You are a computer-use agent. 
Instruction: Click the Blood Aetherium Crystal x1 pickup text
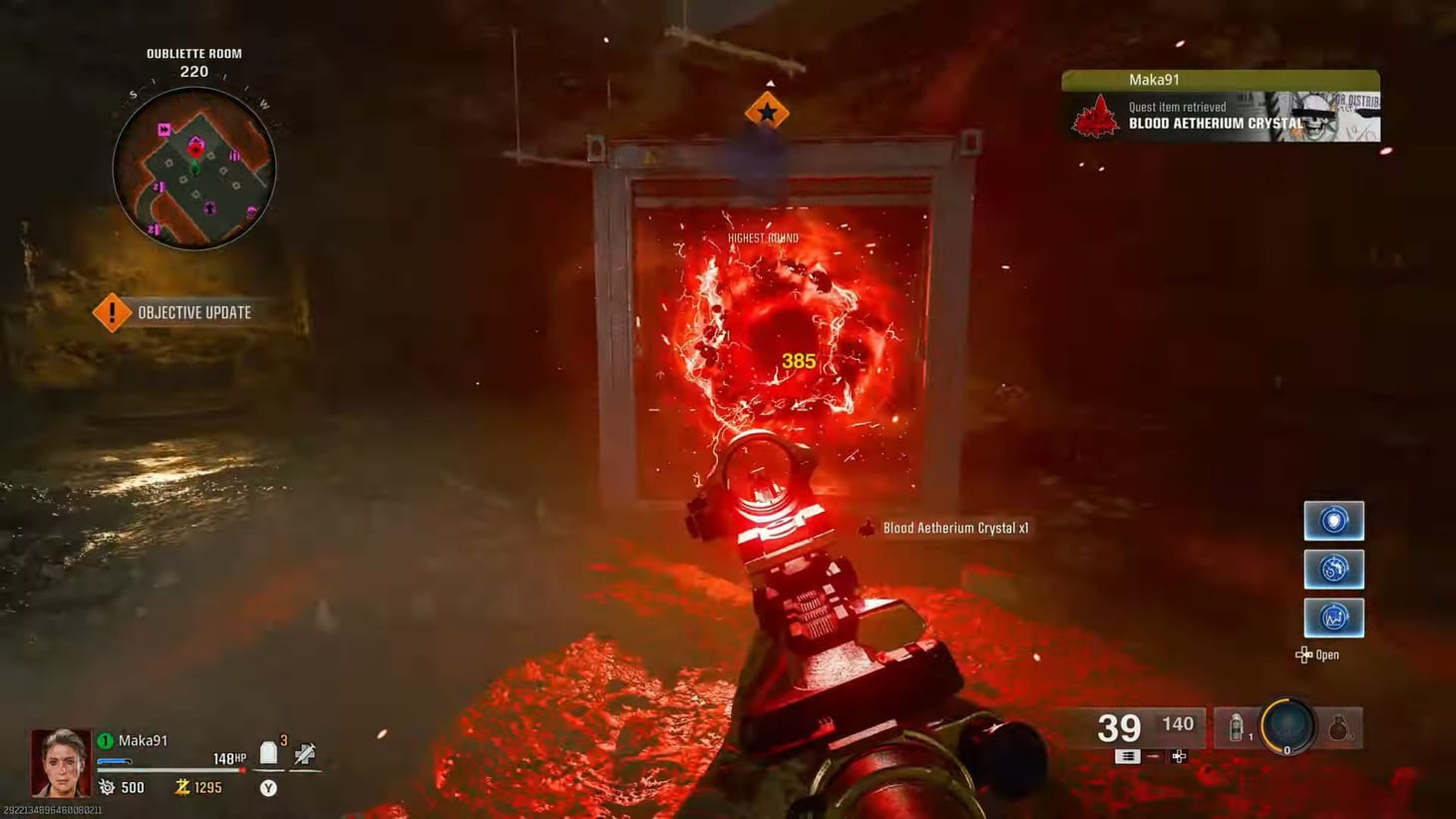[x=954, y=528]
